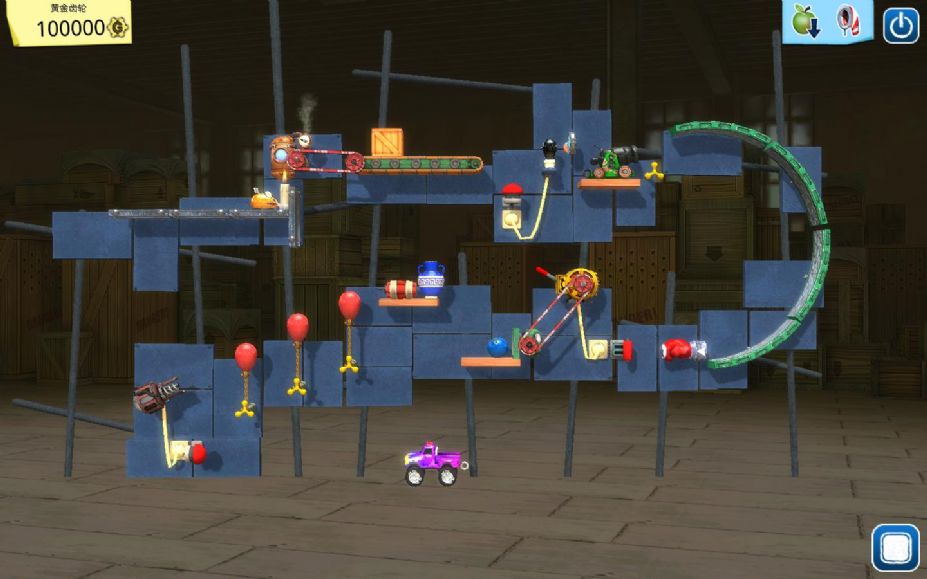Image resolution: width=927 pixels, height=579 pixels.
Task: Click the blue power button
Action: (x=900, y=26)
